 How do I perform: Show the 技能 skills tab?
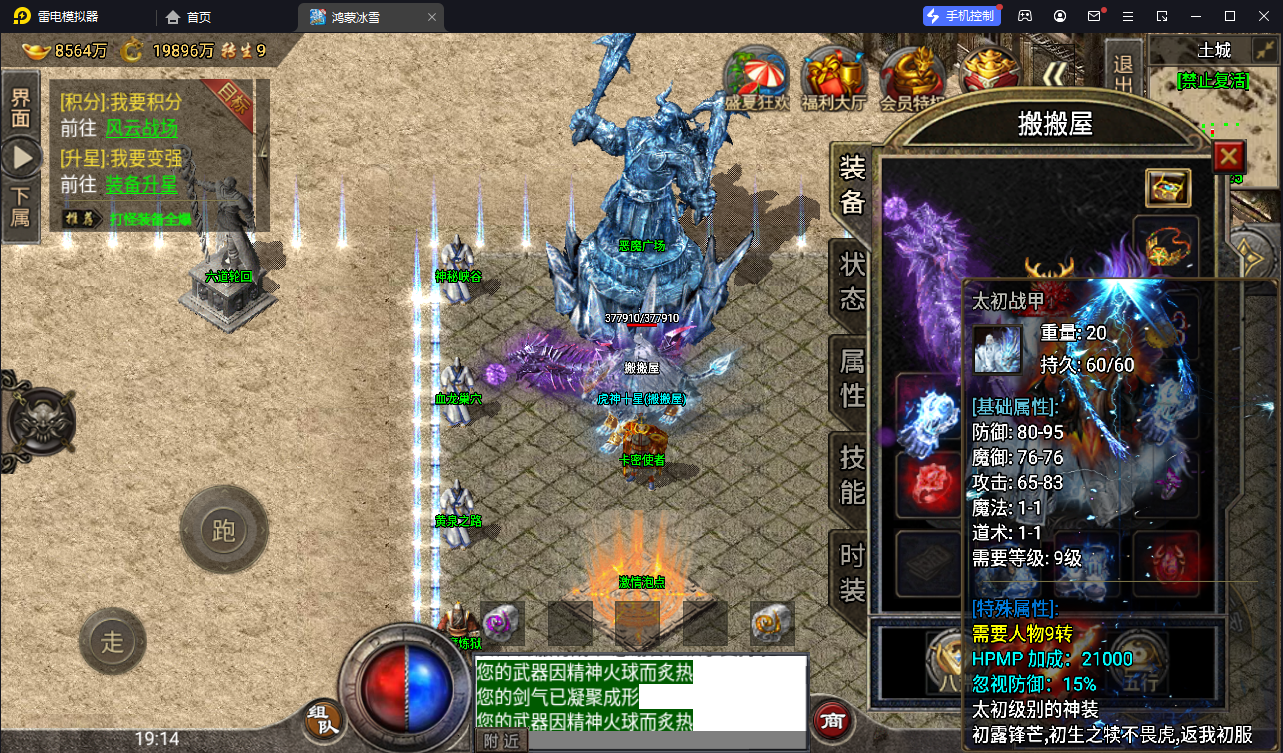click(x=852, y=474)
